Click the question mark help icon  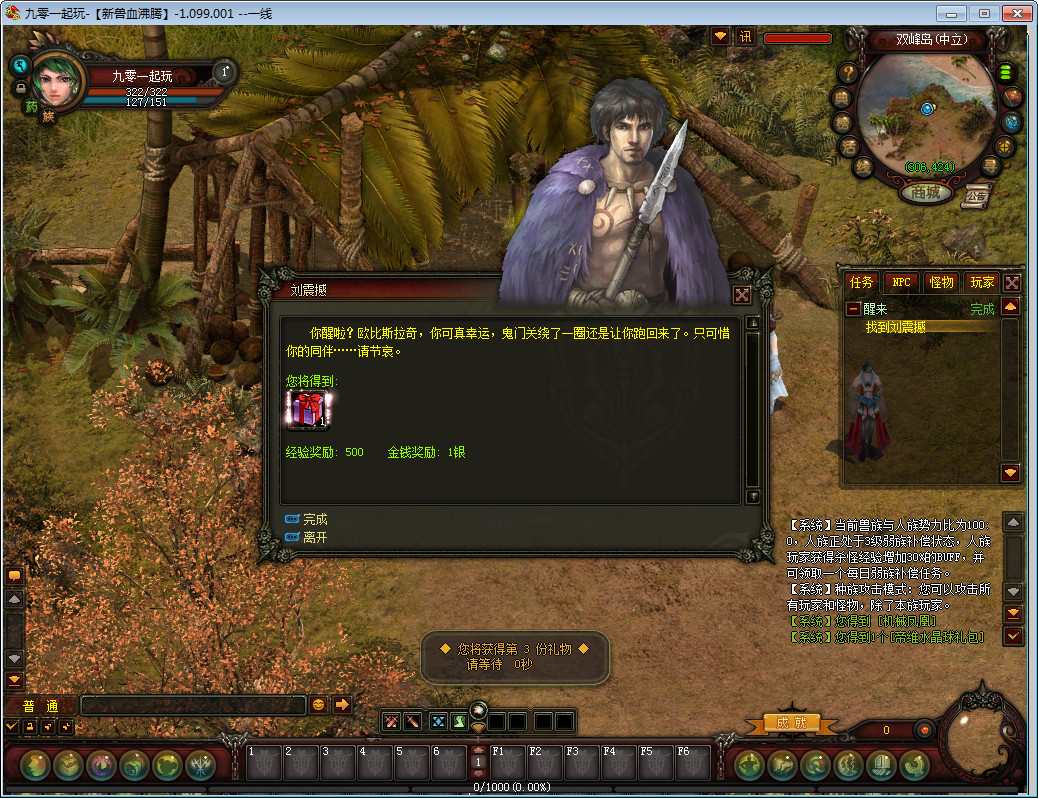(848, 72)
